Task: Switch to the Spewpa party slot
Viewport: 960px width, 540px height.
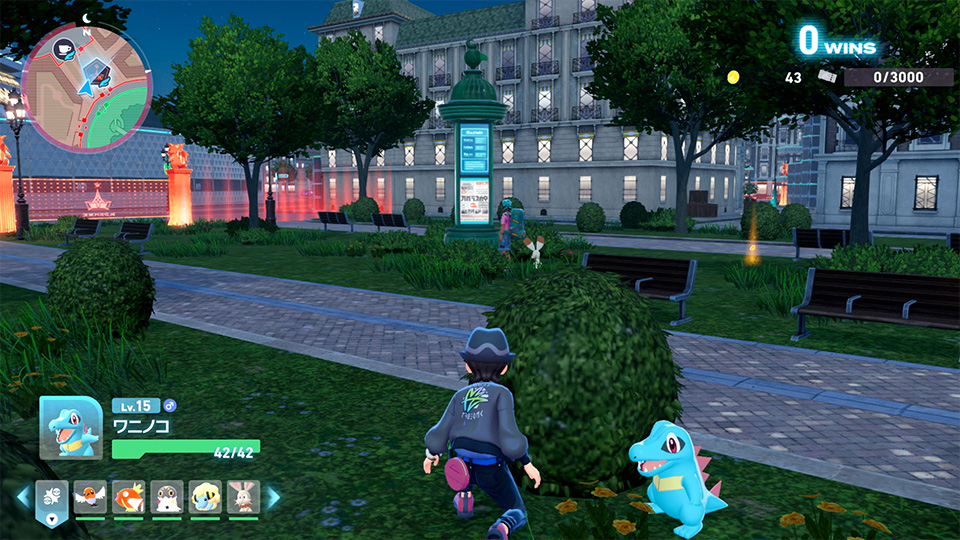Action: coord(167,497)
